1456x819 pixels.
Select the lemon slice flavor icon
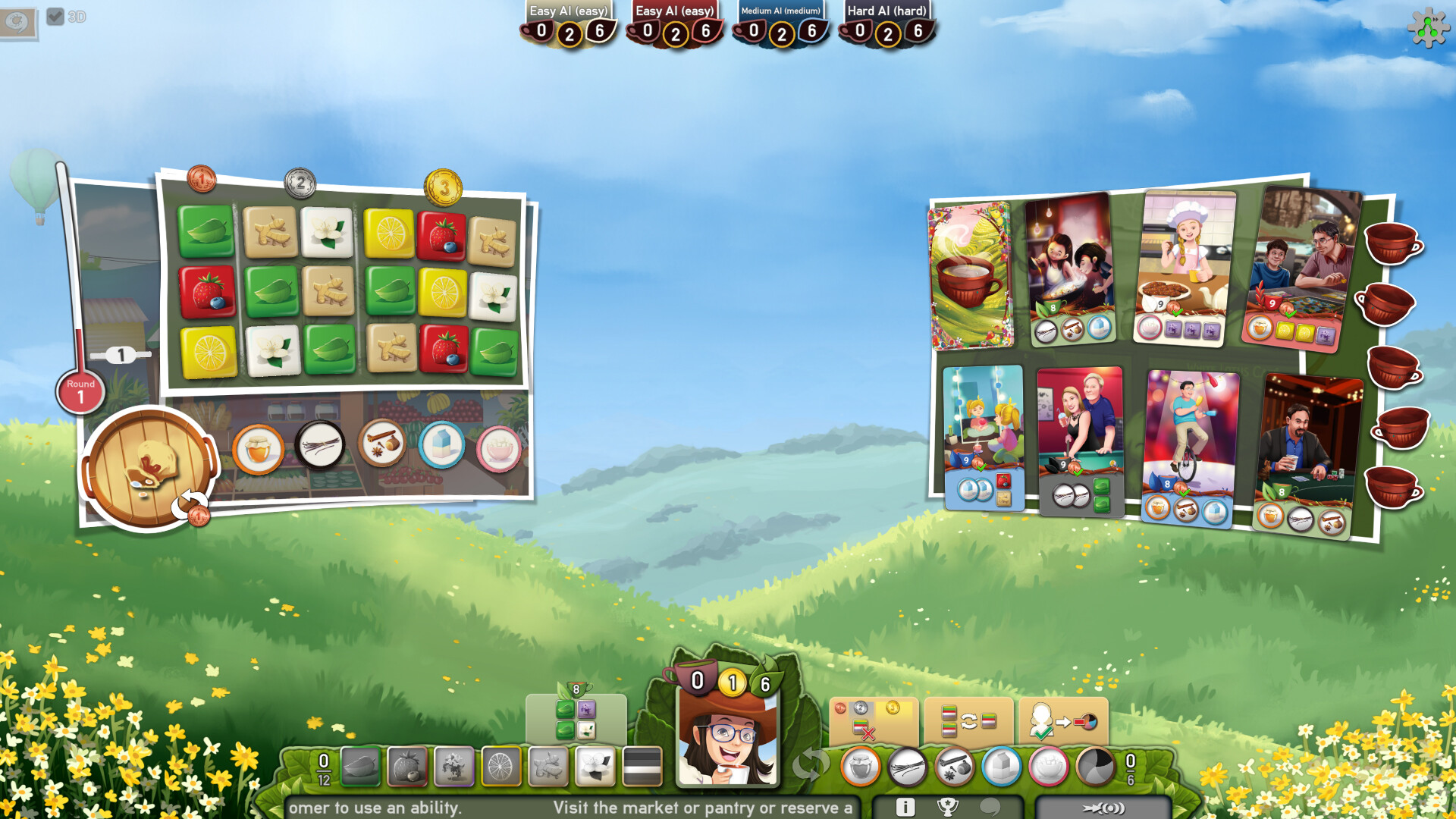[500, 766]
